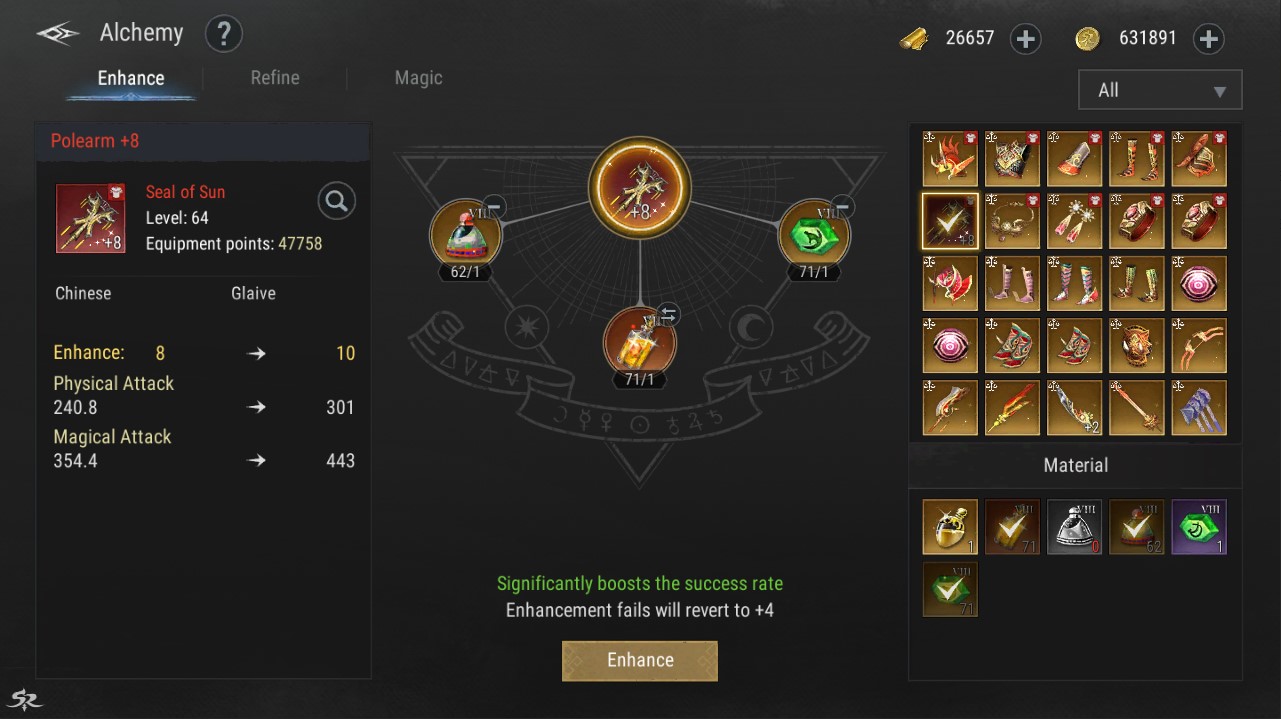Click the Enhance button to upgrade
1281x719 pixels.
(640, 660)
